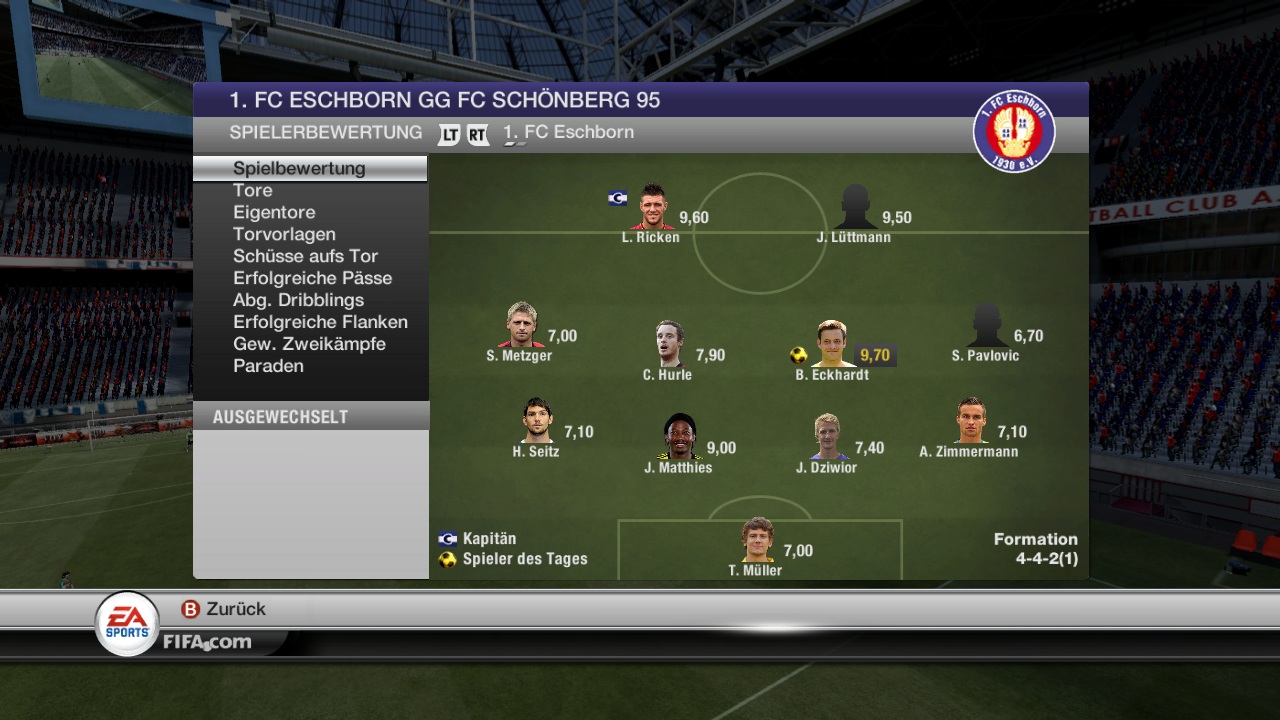Select J. Matthies' player portrait

pos(680,436)
